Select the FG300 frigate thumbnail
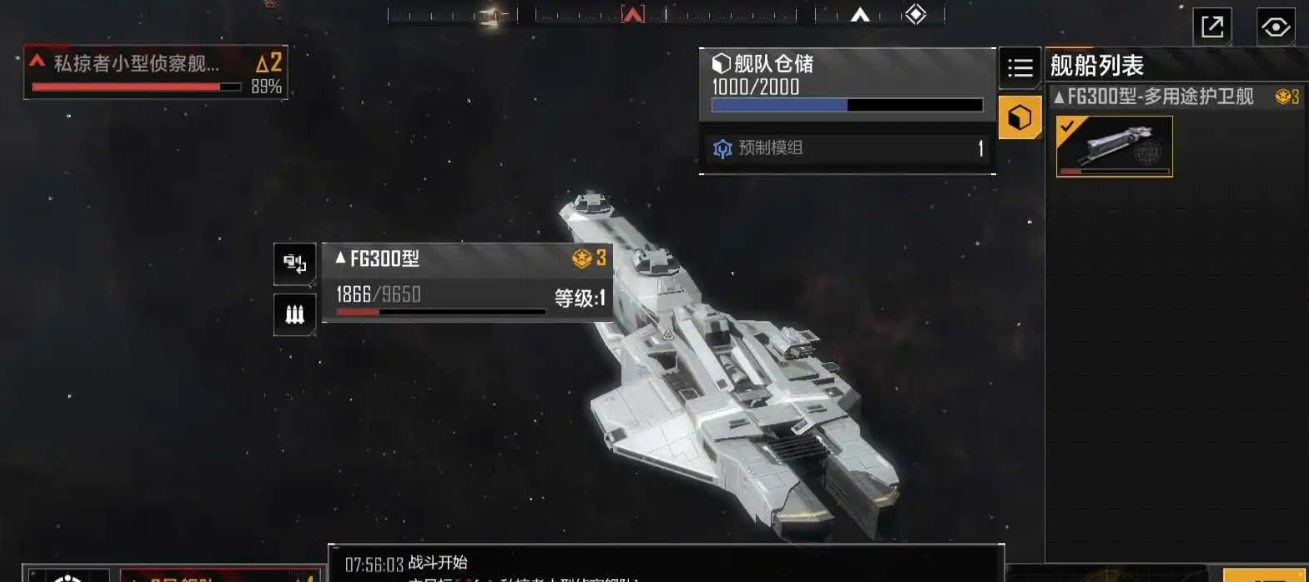This screenshot has height=582, width=1309. [x=1114, y=147]
